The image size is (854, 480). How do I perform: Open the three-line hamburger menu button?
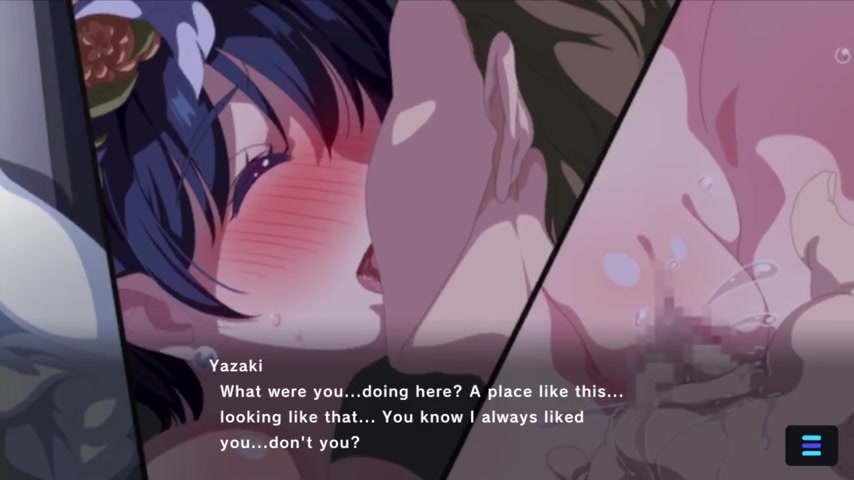[x=811, y=446]
